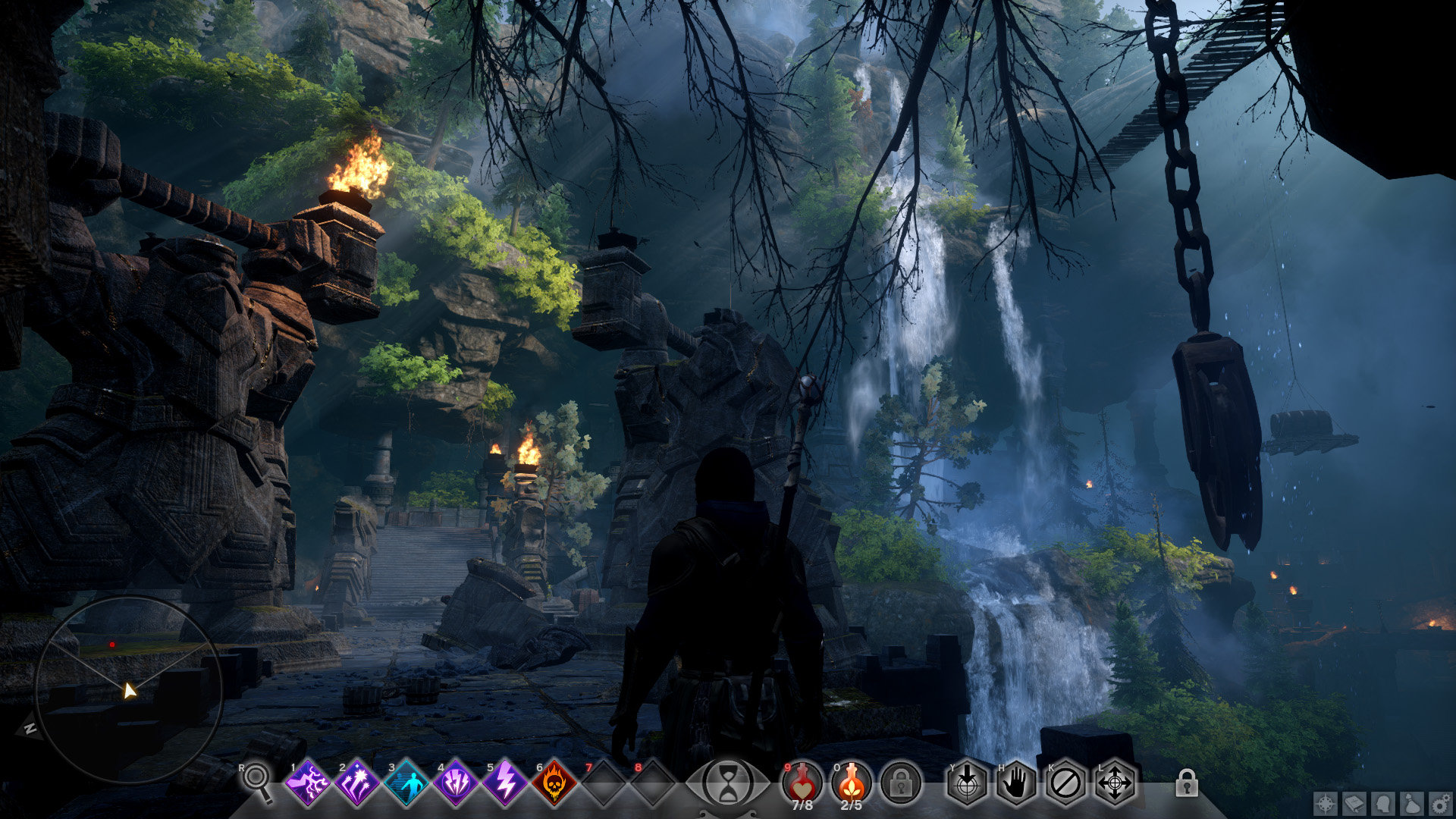Drink the red health potion

point(802,782)
